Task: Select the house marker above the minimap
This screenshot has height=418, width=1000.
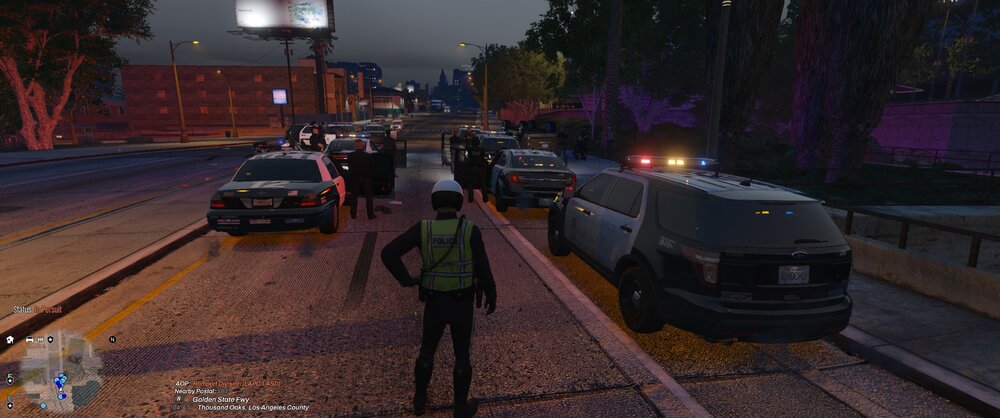Action: (x=9, y=340)
